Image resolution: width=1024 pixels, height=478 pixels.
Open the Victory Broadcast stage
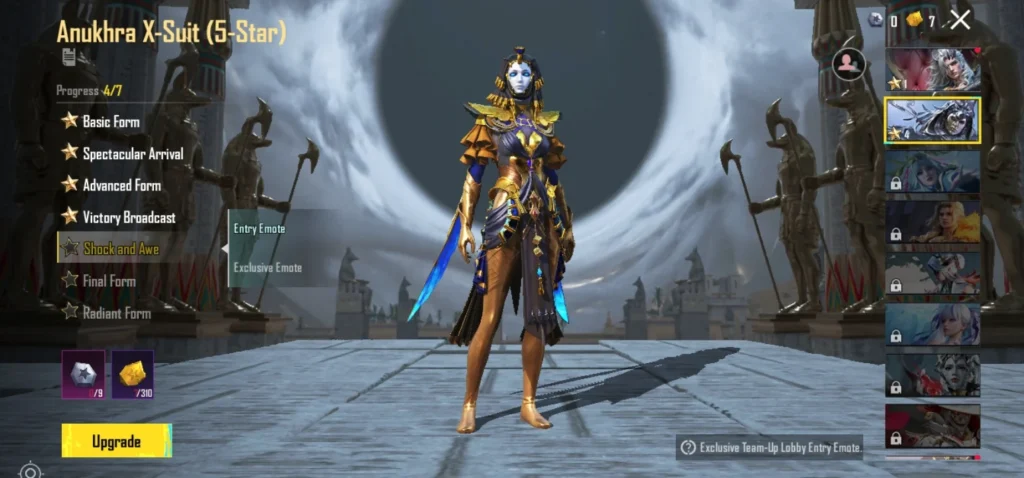pyautogui.click(x=128, y=217)
